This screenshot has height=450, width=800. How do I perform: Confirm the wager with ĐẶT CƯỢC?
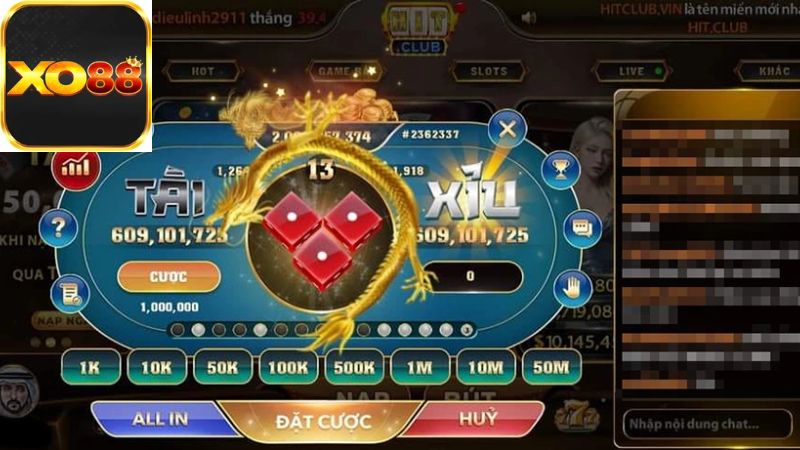(323, 421)
